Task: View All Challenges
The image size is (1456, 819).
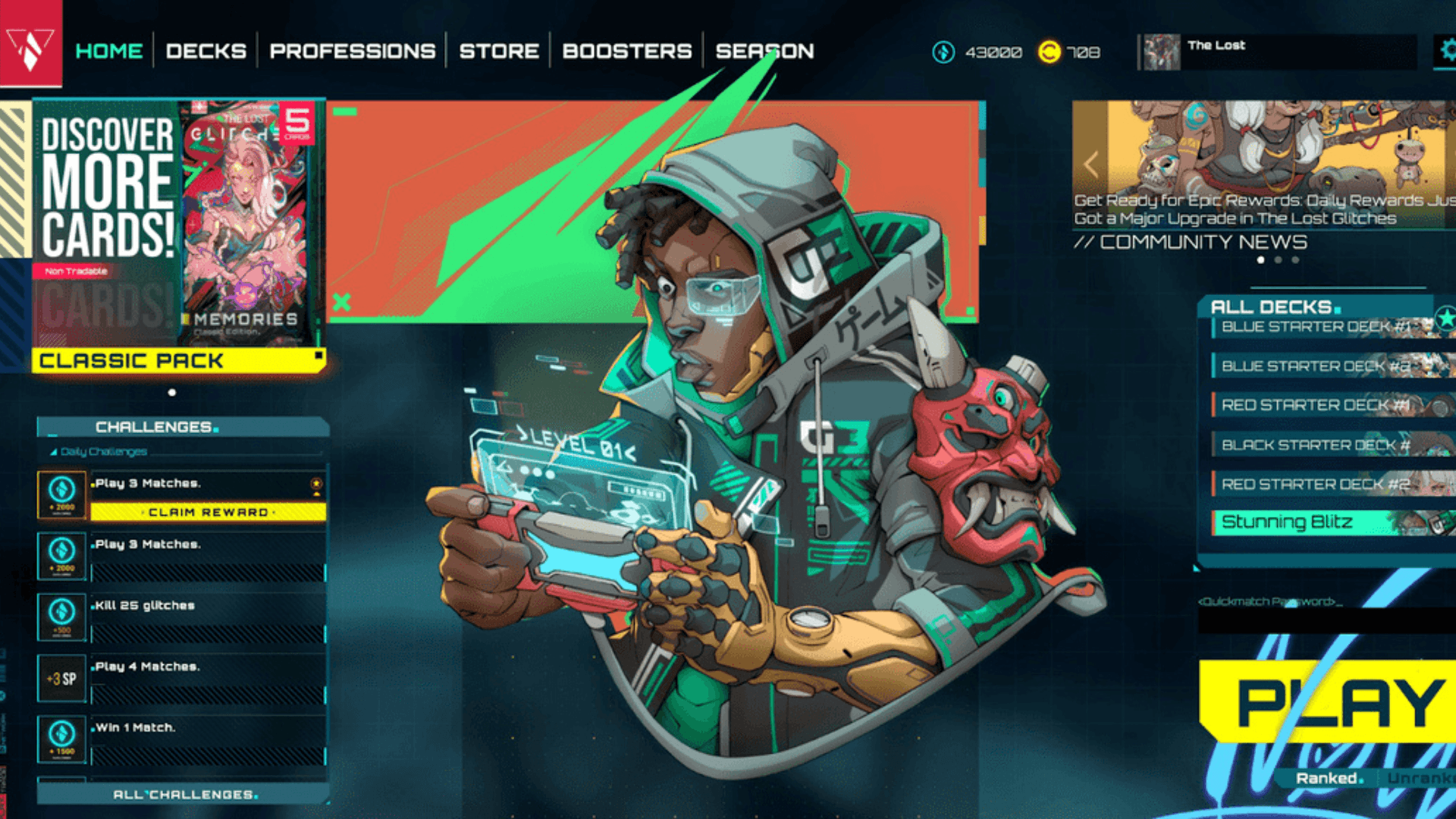Action: pyautogui.click(x=184, y=794)
